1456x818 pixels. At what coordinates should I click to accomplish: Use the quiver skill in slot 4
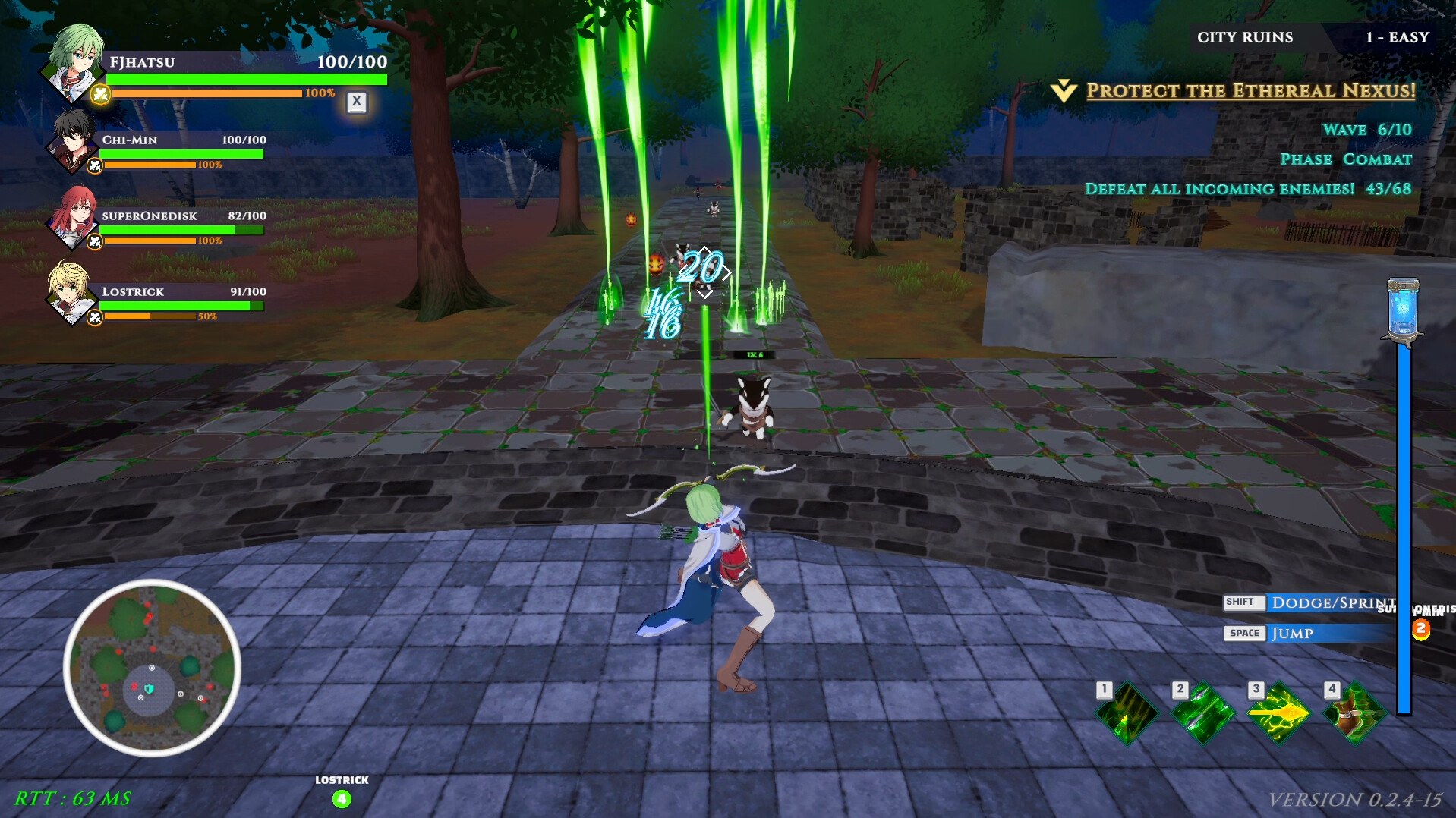click(1355, 713)
